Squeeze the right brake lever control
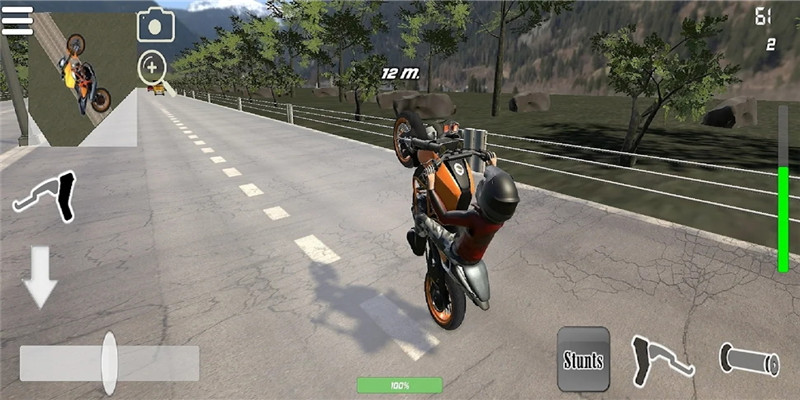Screen dimensions: 800x400 pos(661,358)
